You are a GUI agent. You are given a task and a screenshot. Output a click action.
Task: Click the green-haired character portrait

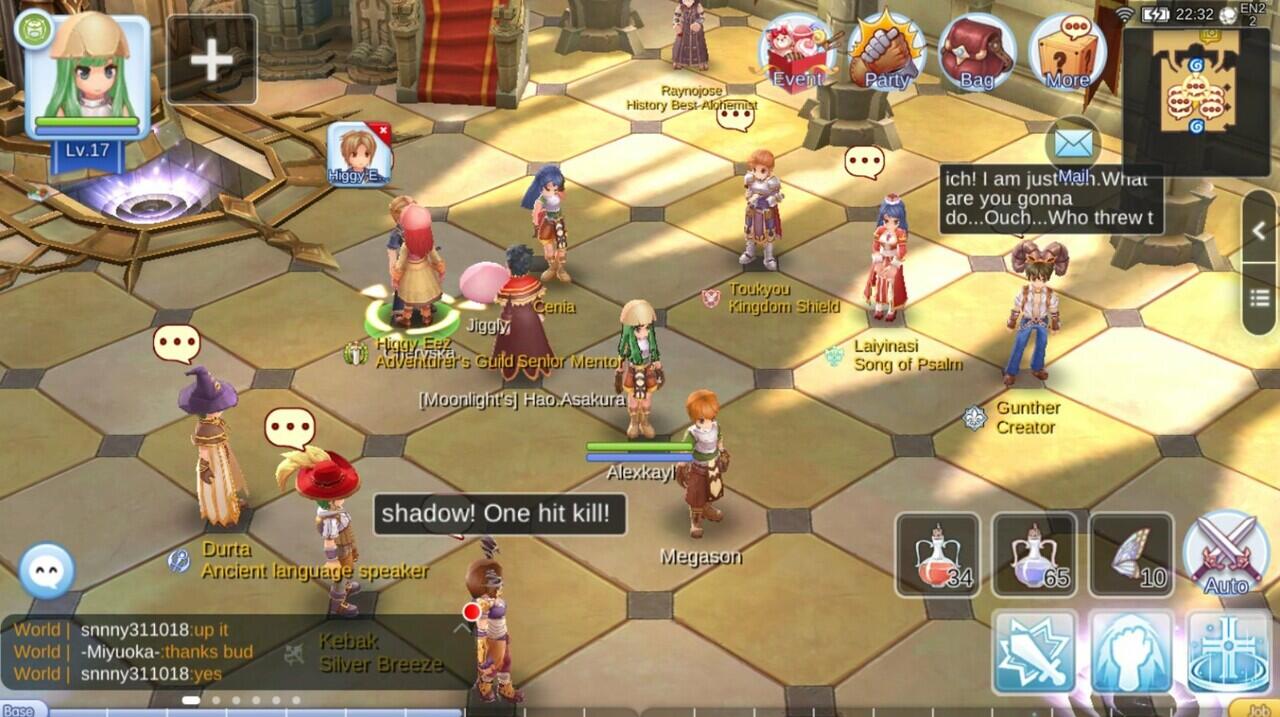click(x=88, y=74)
